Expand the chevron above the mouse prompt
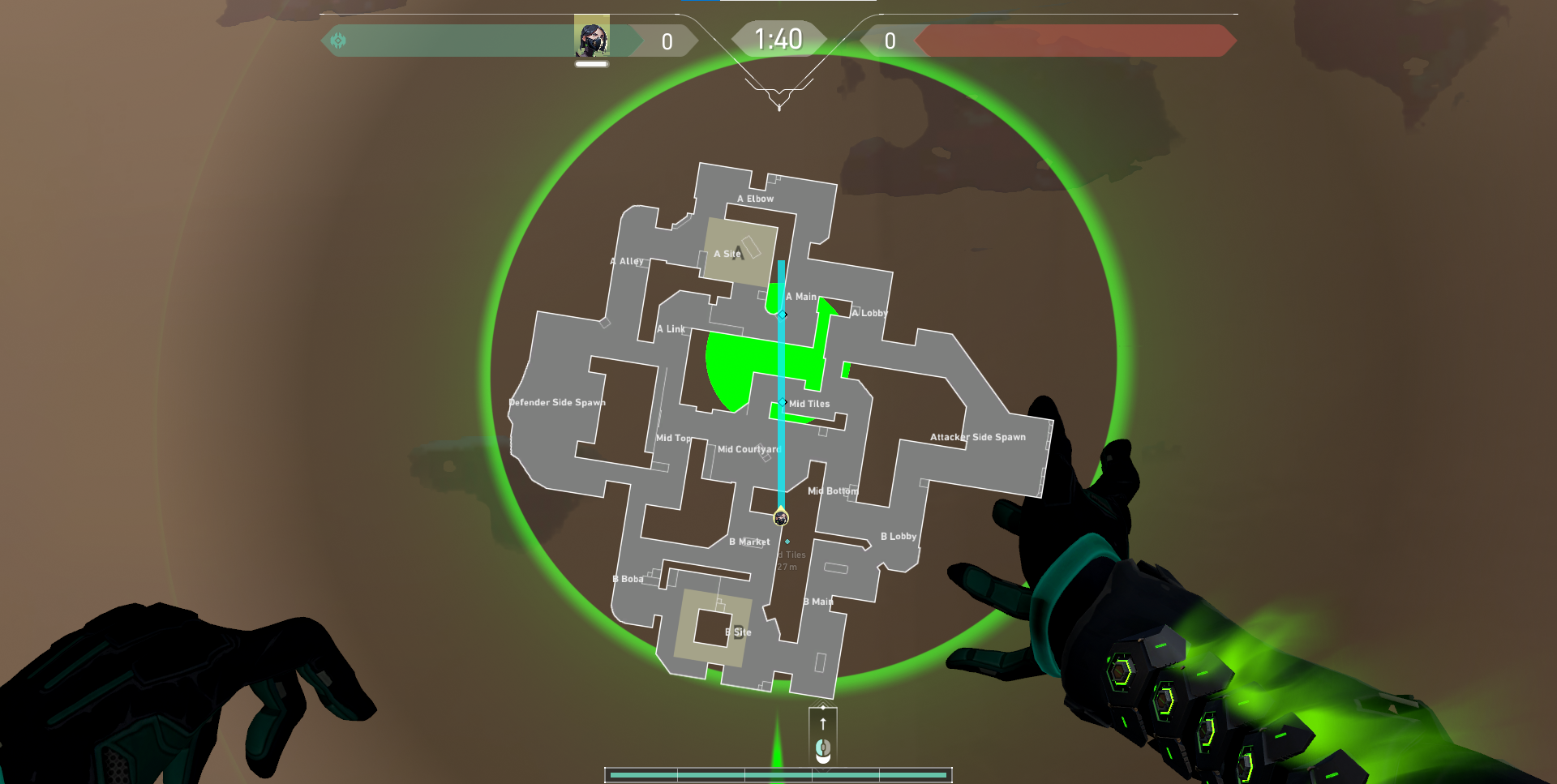 [x=823, y=702]
